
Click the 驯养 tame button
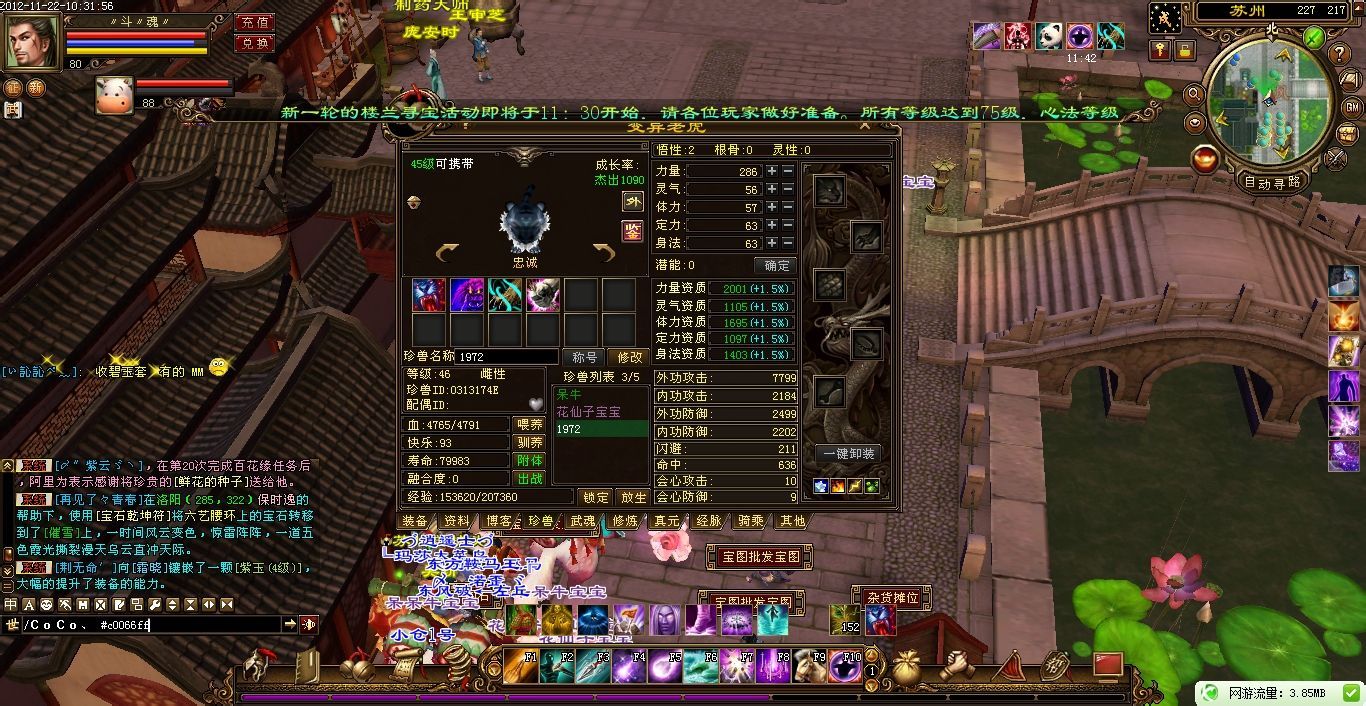(529, 443)
